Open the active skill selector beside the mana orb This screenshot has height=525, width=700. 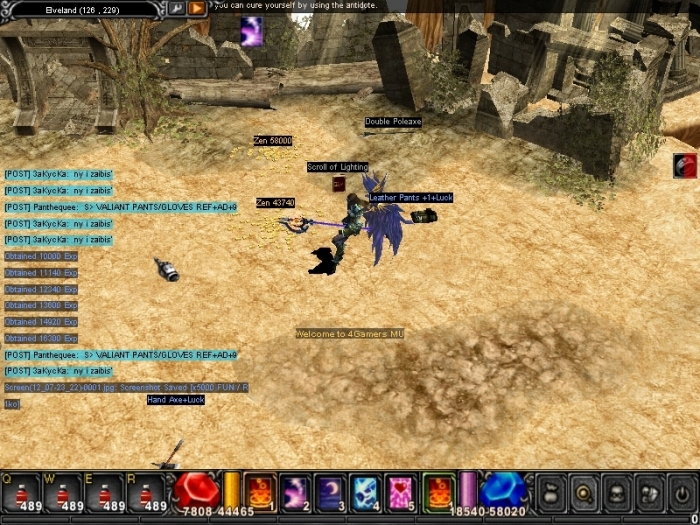[437, 491]
